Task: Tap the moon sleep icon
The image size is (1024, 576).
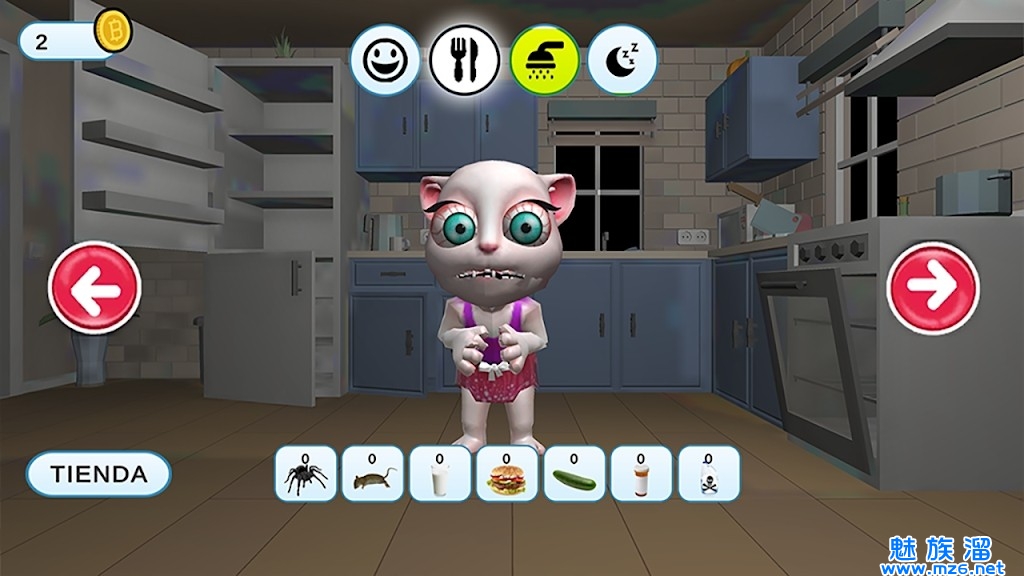Action: (x=622, y=60)
